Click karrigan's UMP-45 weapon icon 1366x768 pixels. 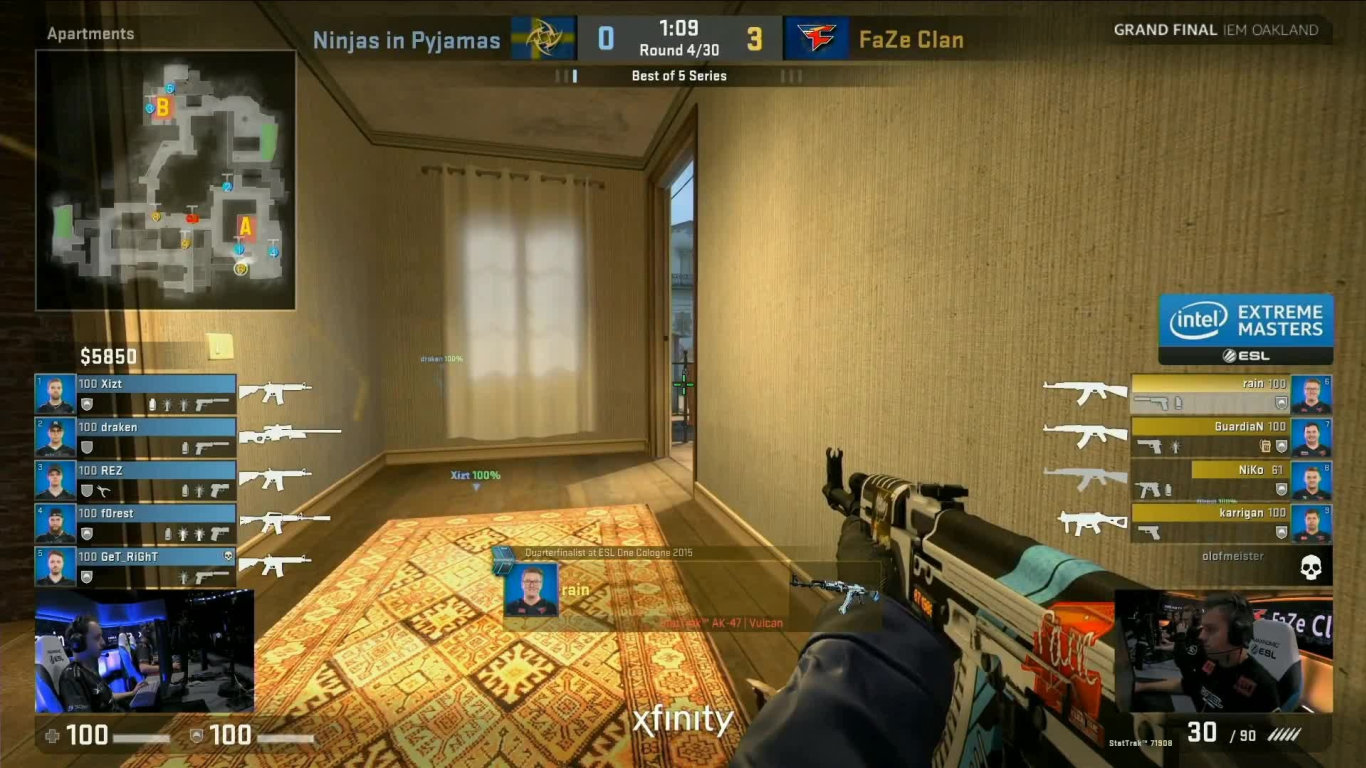(x=1091, y=522)
